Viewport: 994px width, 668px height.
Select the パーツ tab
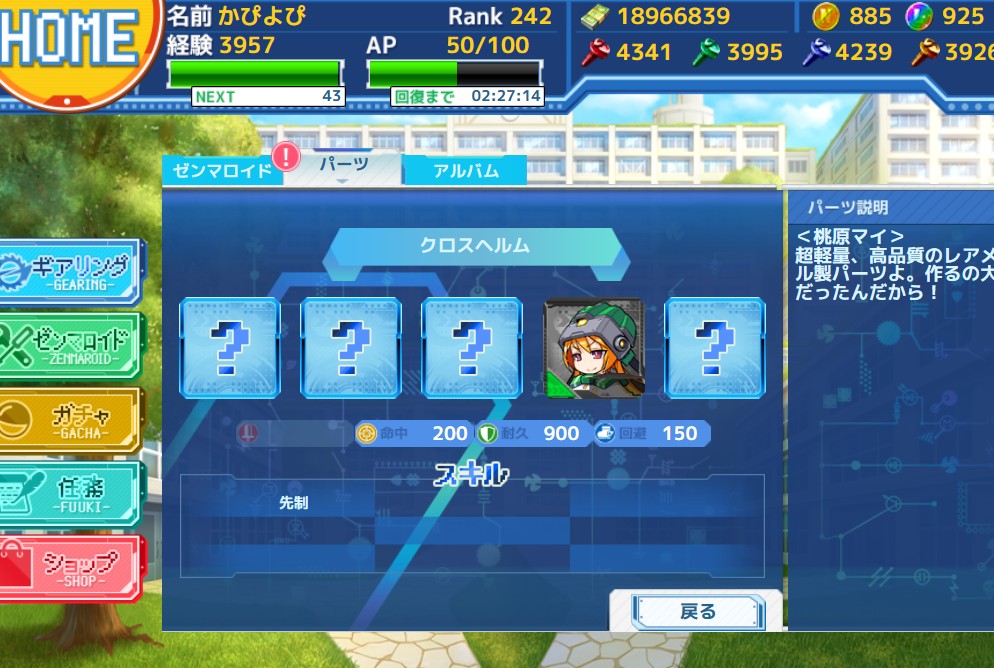pyautogui.click(x=343, y=166)
